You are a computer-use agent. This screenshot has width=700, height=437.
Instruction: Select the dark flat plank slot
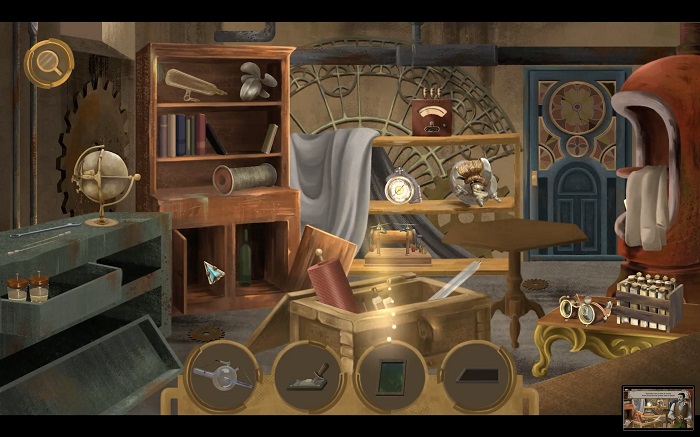coord(478,376)
